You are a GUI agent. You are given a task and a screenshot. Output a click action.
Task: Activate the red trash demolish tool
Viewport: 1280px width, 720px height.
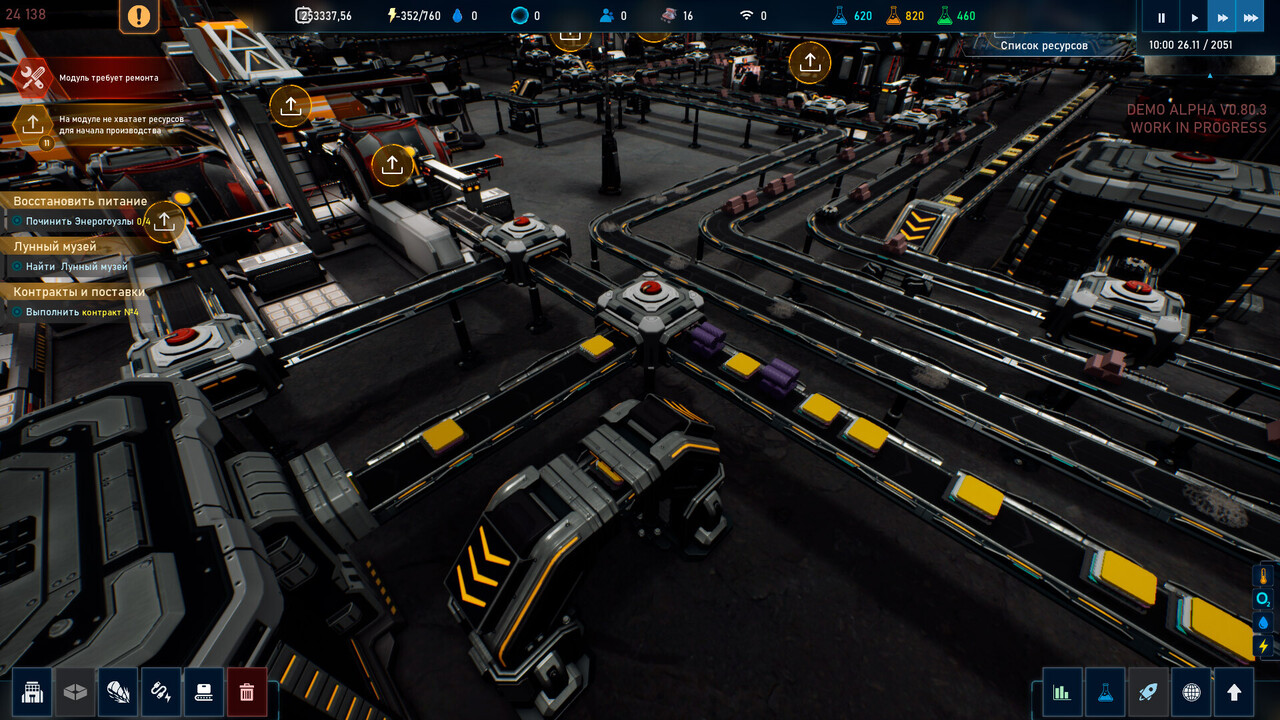click(247, 692)
